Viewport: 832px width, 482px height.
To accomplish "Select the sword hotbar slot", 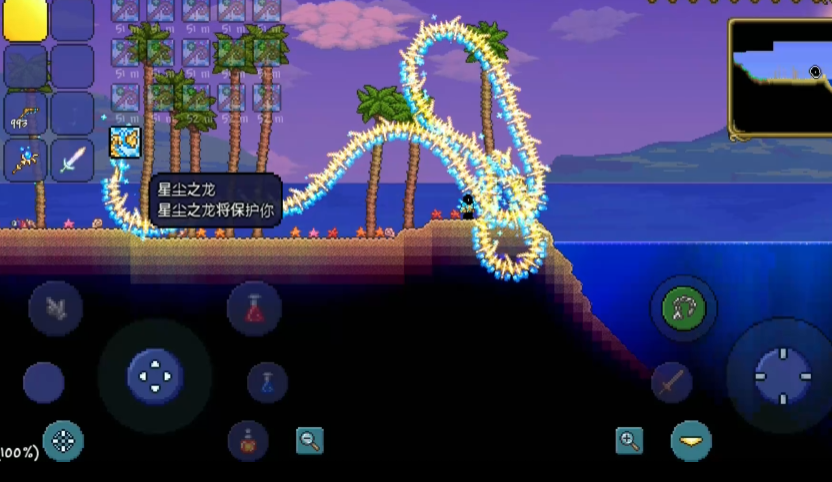I will pyautogui.click(x=72, y=160).
